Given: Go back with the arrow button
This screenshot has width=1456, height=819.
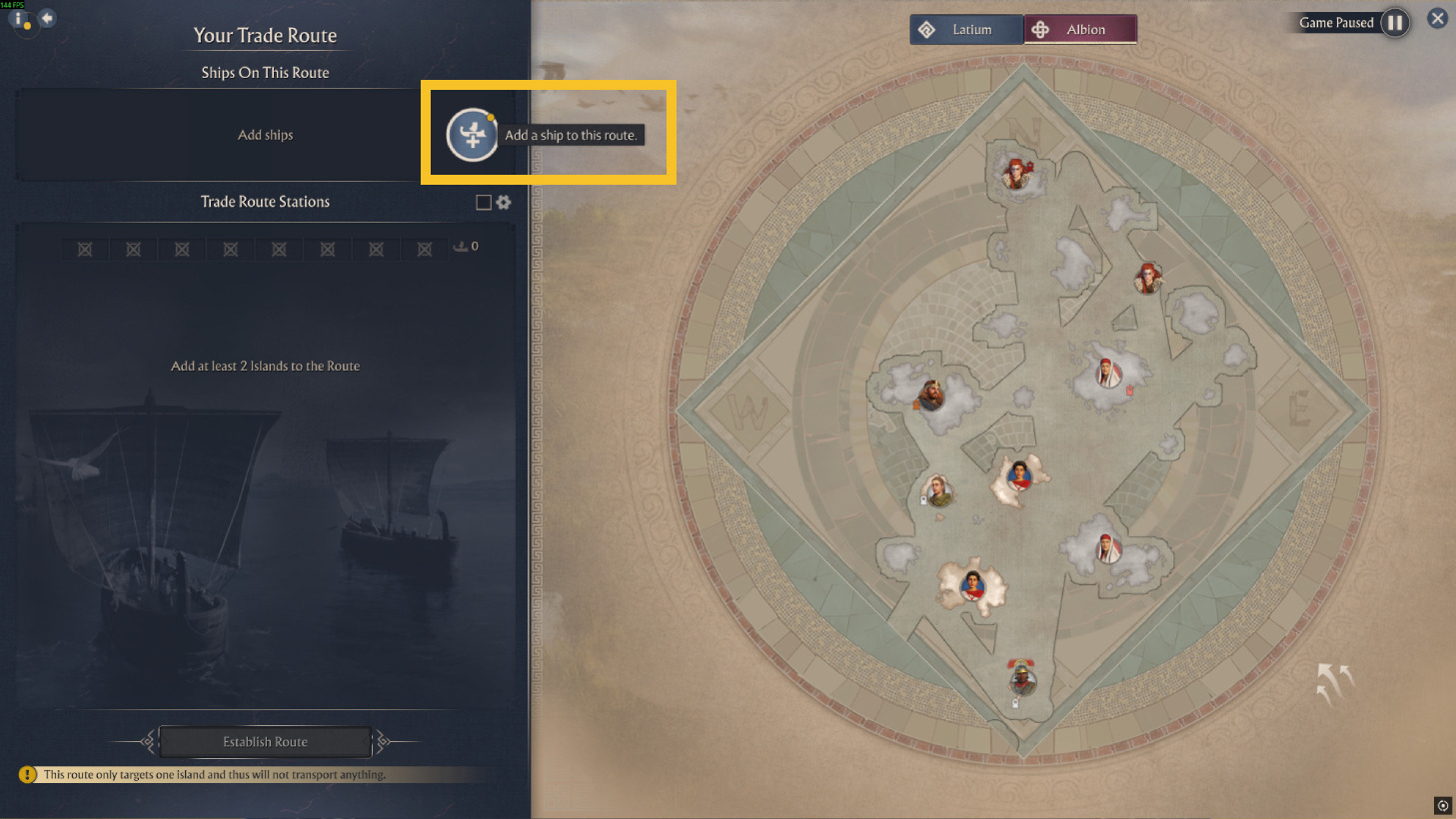Looking at the screenshot, I should click(47, 18).
